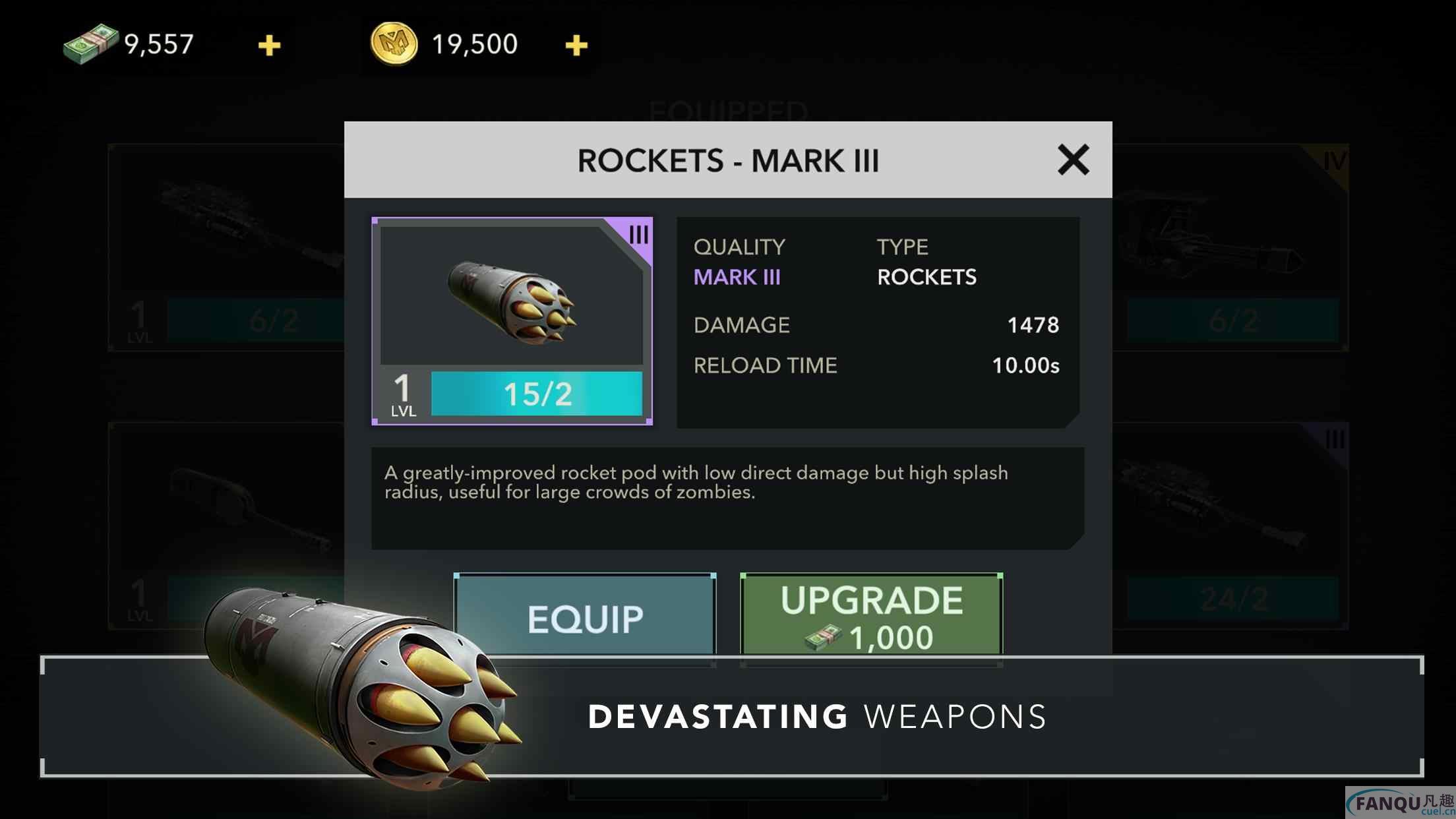This screenshot has width=1456, height=819.
Task: Buy more gold coins with the plus button
Action: click(576, 45)
